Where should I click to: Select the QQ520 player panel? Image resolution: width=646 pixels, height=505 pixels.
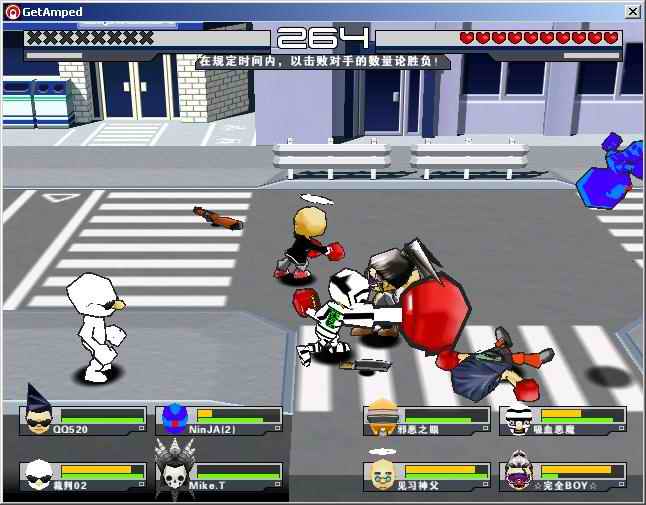click(x=84, y=420)
